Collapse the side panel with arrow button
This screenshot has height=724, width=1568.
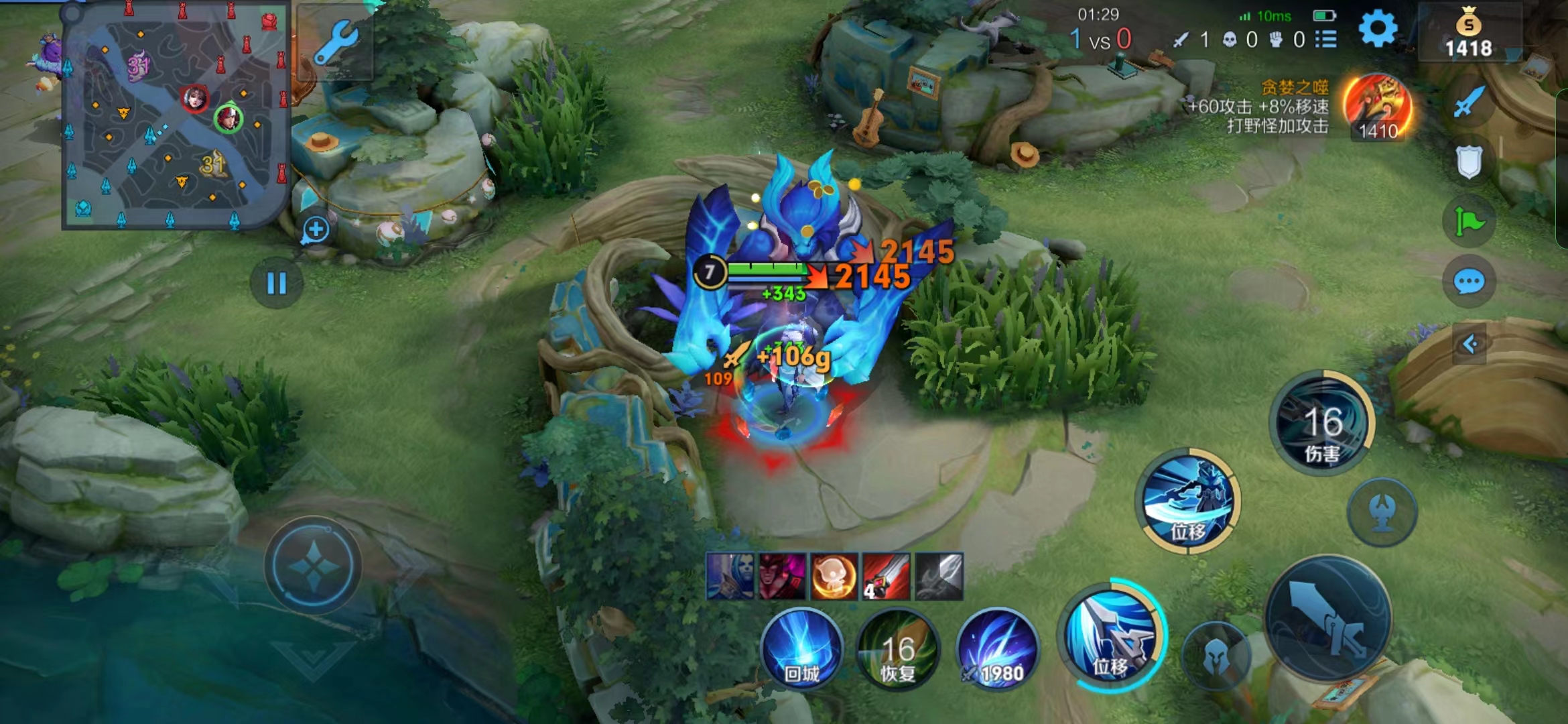pyautogui.click(x=1470, y=345)
